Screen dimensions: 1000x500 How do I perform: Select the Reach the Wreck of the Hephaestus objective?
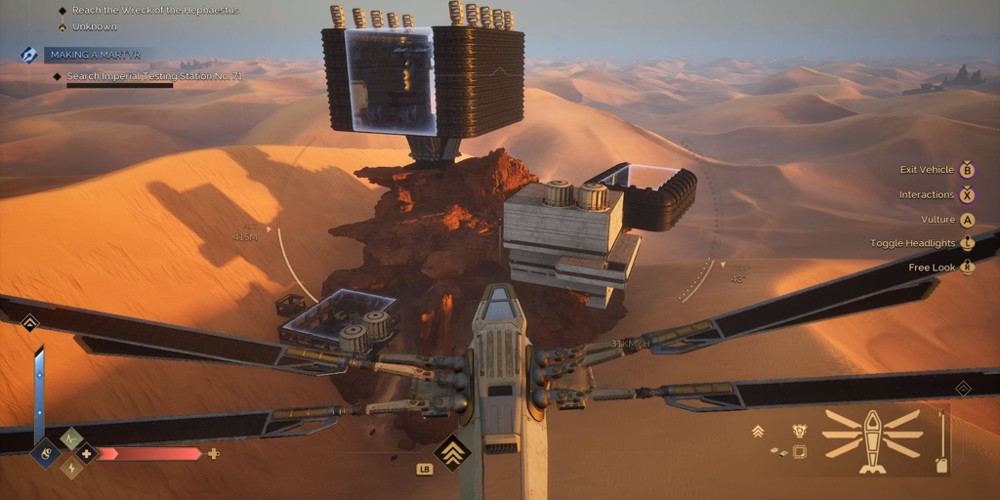click(155, 10)
